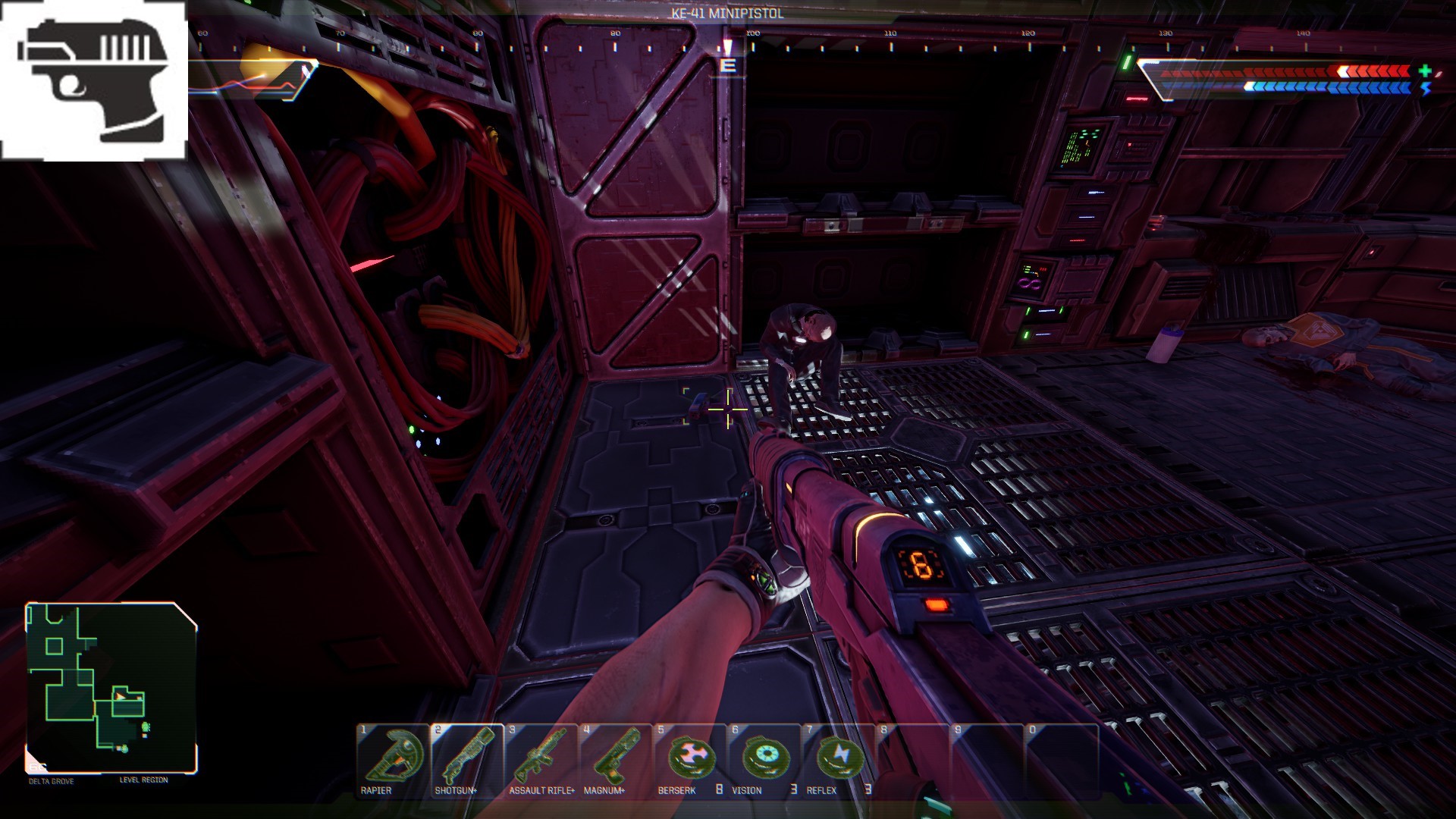Activate the Vision patch slot
Viewport: 1456px width, 819px height.
[x=764, y=758]
